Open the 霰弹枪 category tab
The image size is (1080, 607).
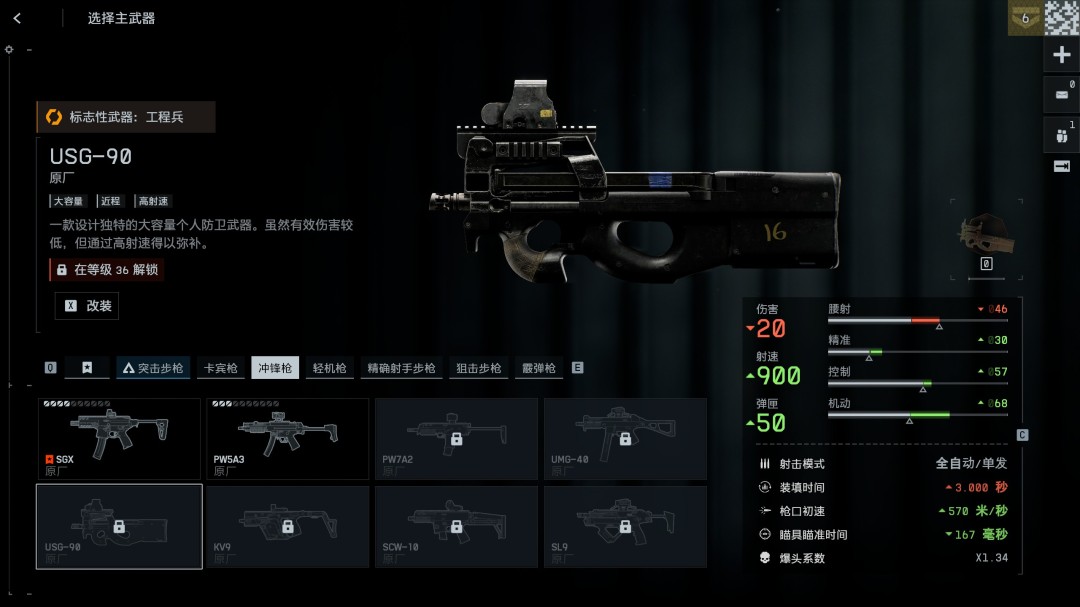click(x=538, y=368)
